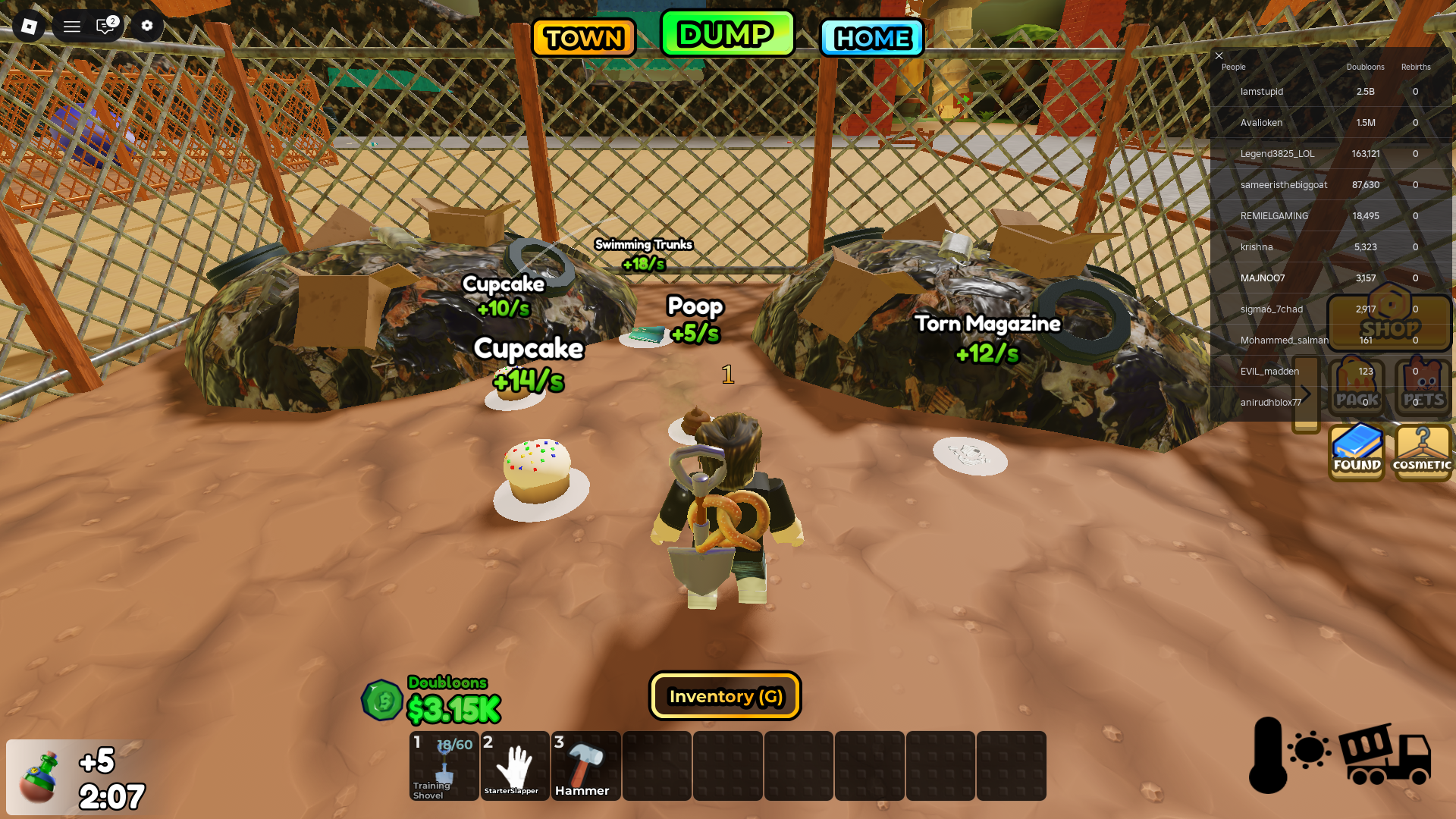
Task: Equip the Training Shovel slot
Action: pyautogui.click(x=444, y=766)
